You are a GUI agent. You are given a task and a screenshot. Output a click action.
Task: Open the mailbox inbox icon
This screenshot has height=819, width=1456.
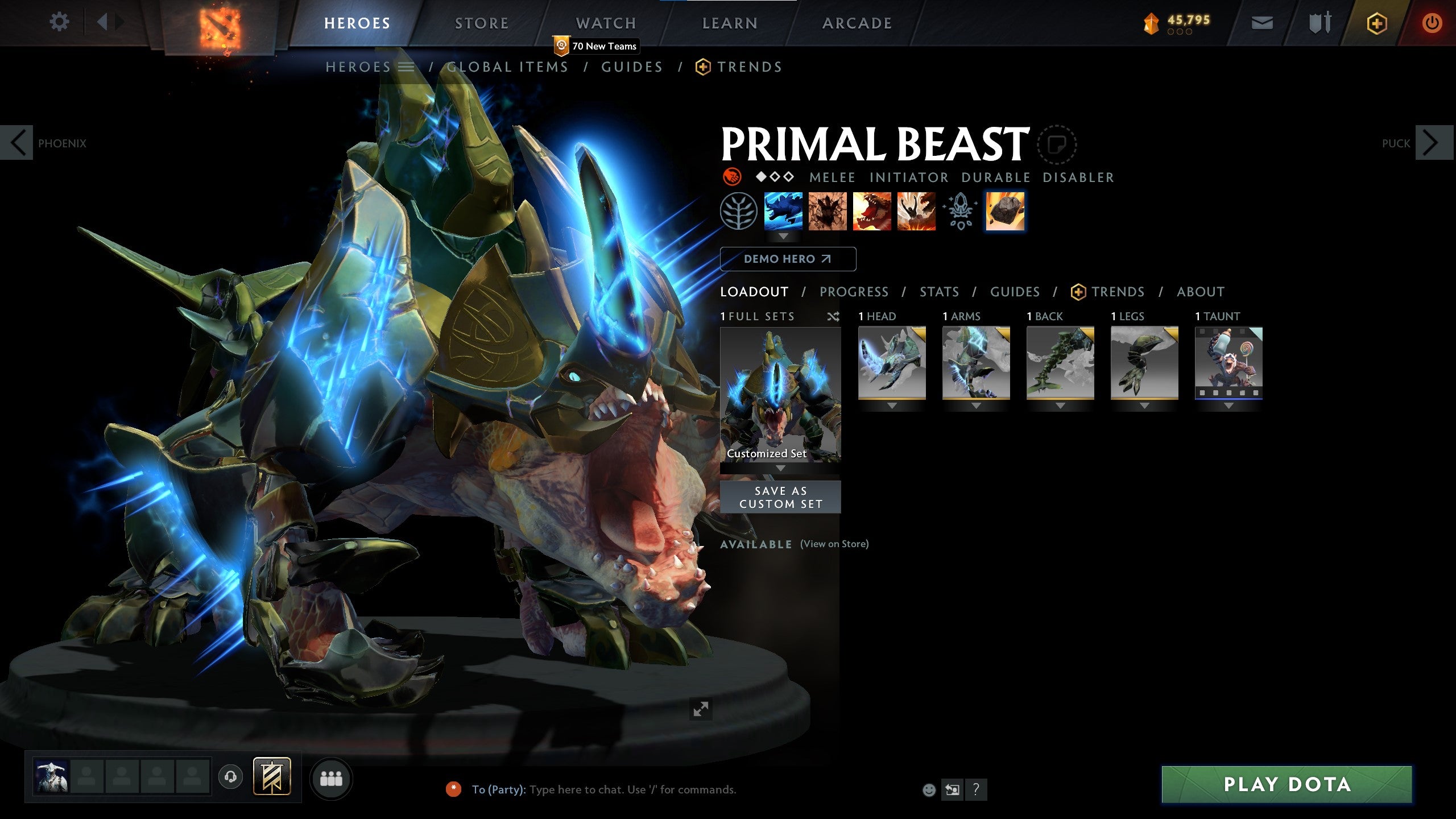(x=1261, y=23)
